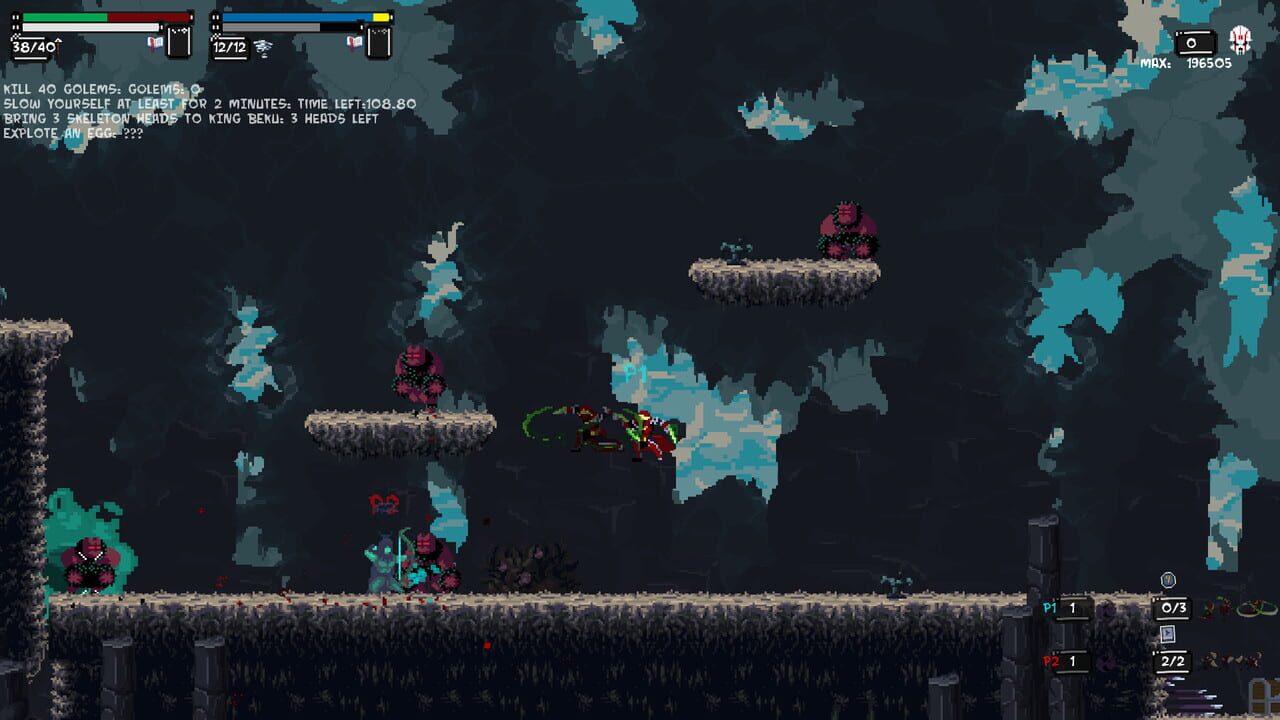Toggle the up arrow beside the 38/40 health counter
Screen dimensions: 1280x720
(58, 44)
